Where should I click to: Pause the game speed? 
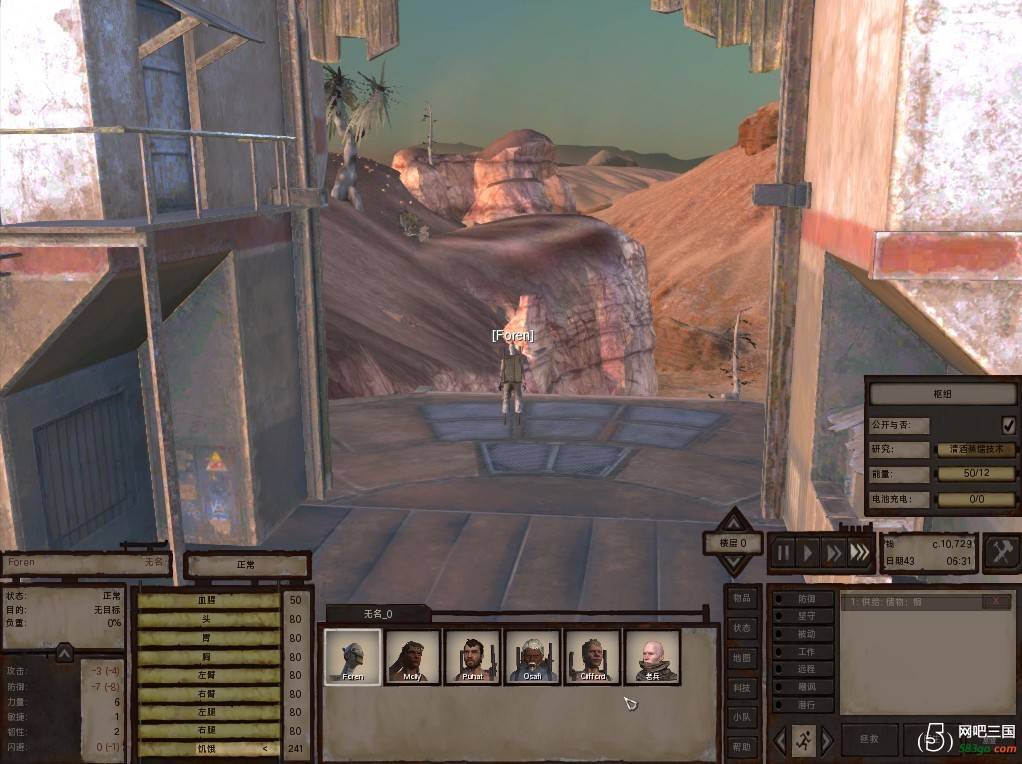[783, 553]
